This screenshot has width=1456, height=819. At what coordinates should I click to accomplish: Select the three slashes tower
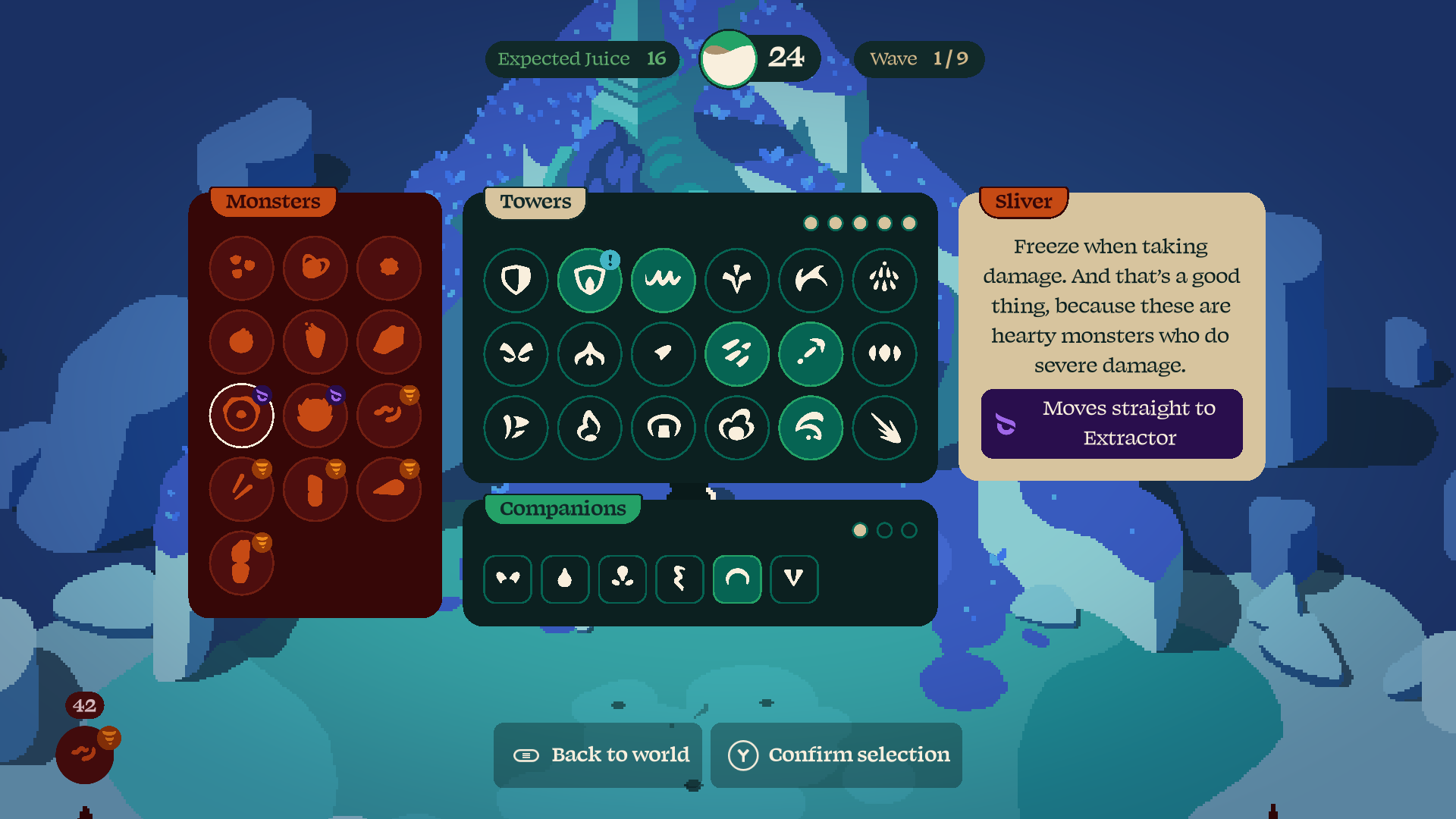[737, 353]
